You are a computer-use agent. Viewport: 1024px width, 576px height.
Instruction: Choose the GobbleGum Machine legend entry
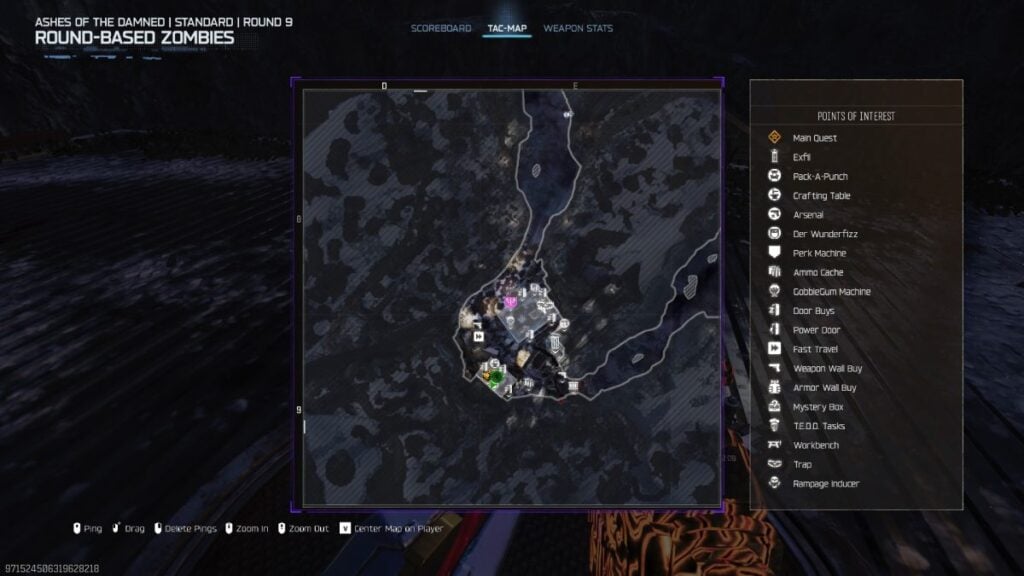(831, 292)
